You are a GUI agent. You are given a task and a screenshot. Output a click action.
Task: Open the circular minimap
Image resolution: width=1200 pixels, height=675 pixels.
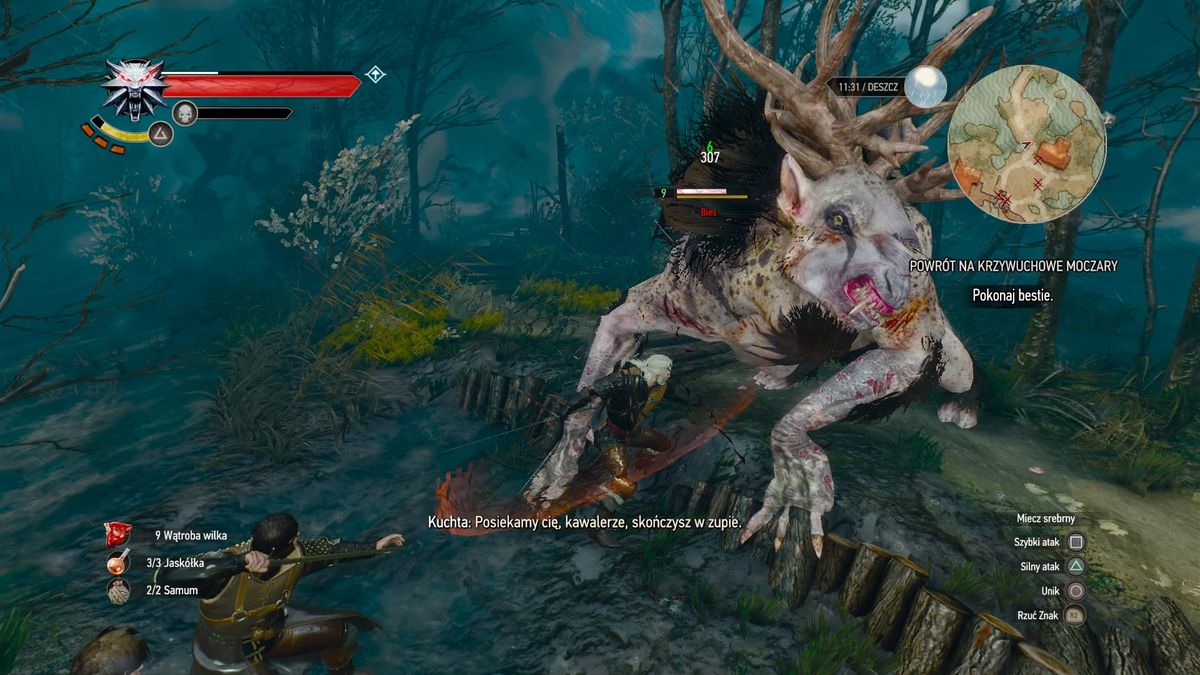(1026, 143)
